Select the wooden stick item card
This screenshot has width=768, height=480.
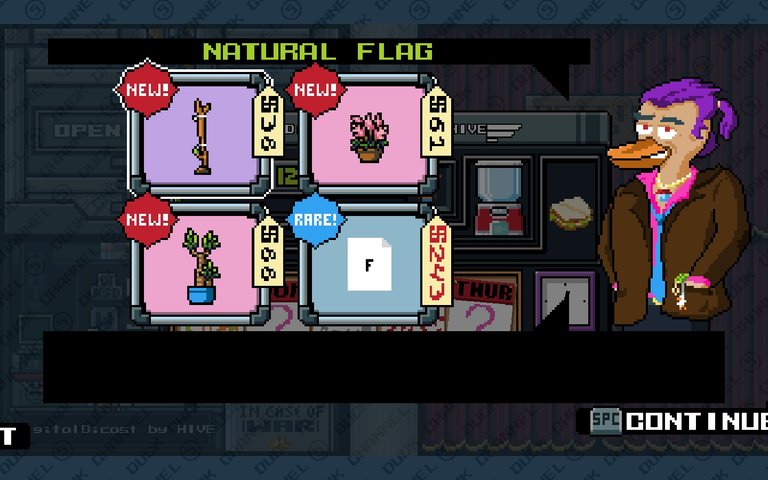(199, 135)
